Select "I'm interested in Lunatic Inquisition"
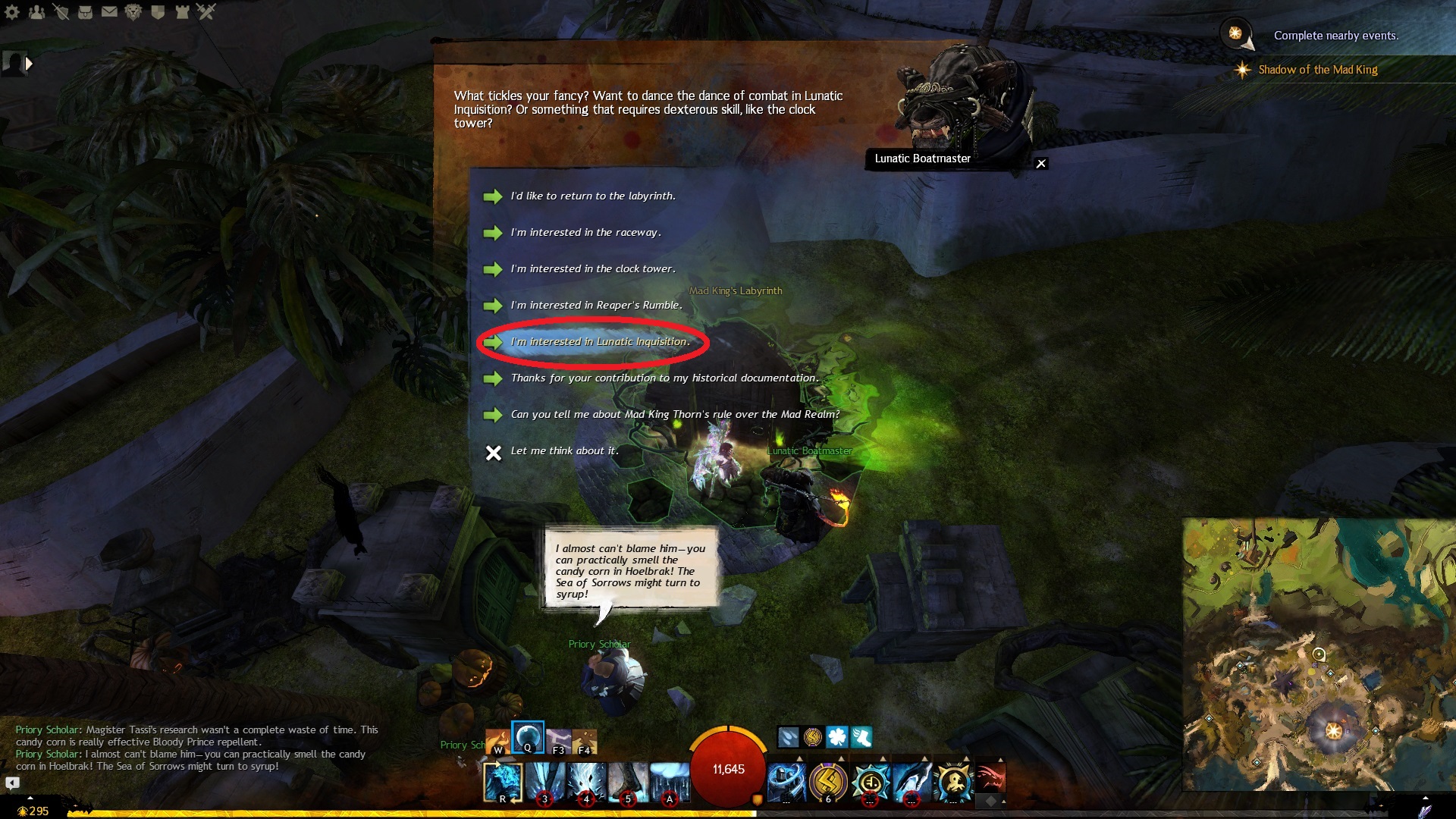 click(x=600, y=342)
